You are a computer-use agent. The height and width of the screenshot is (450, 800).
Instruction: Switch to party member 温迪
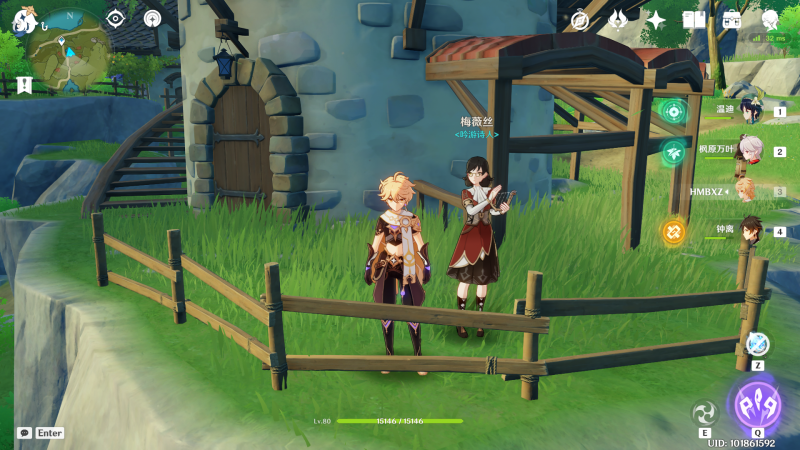click(748, 111)
